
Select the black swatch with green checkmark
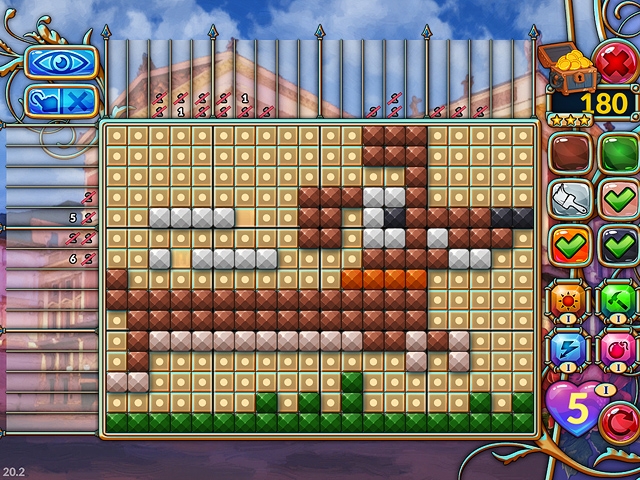(x=618, y=245)
